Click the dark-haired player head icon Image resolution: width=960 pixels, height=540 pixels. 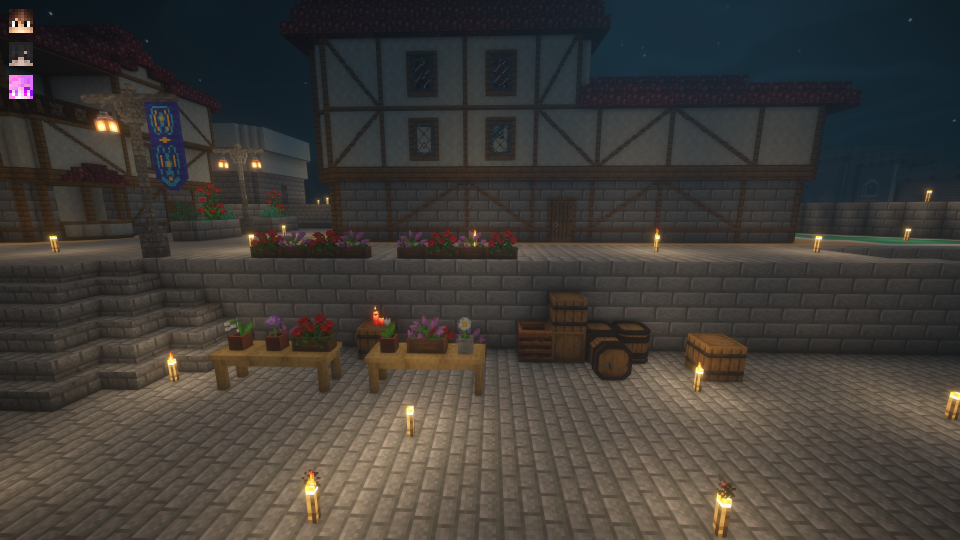21,54
